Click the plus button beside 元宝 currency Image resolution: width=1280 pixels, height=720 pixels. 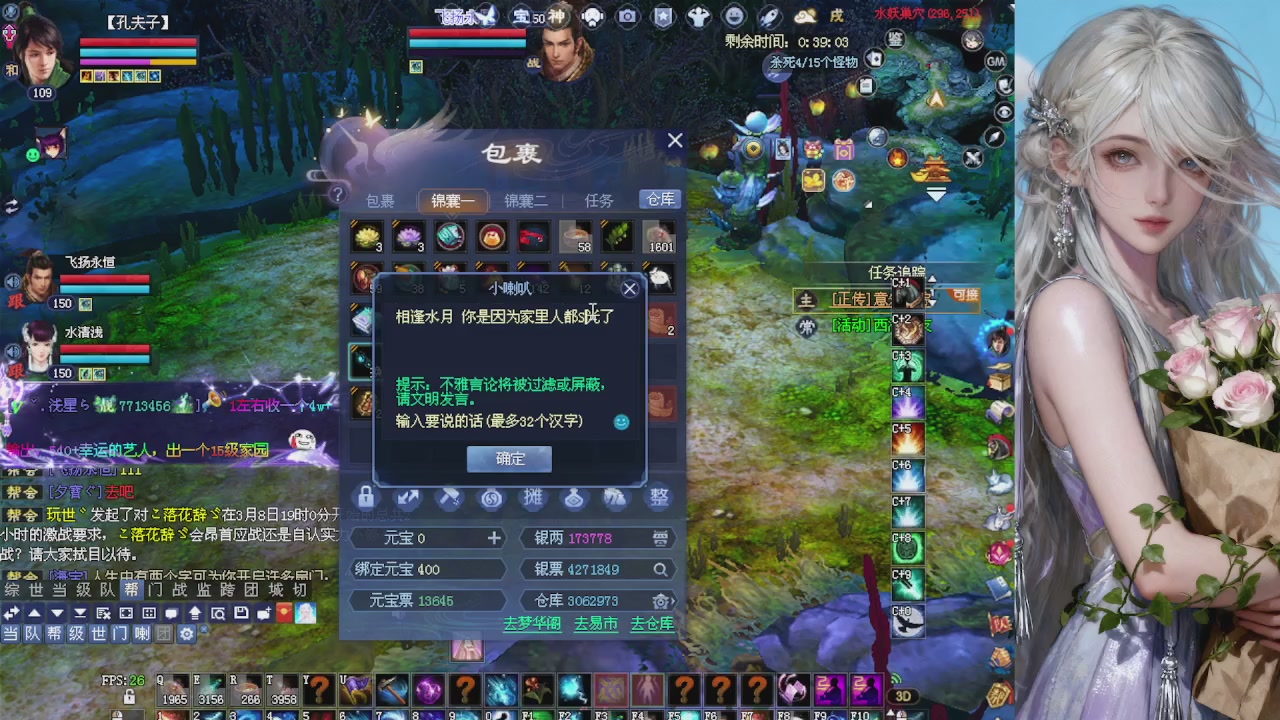[493, 538]
